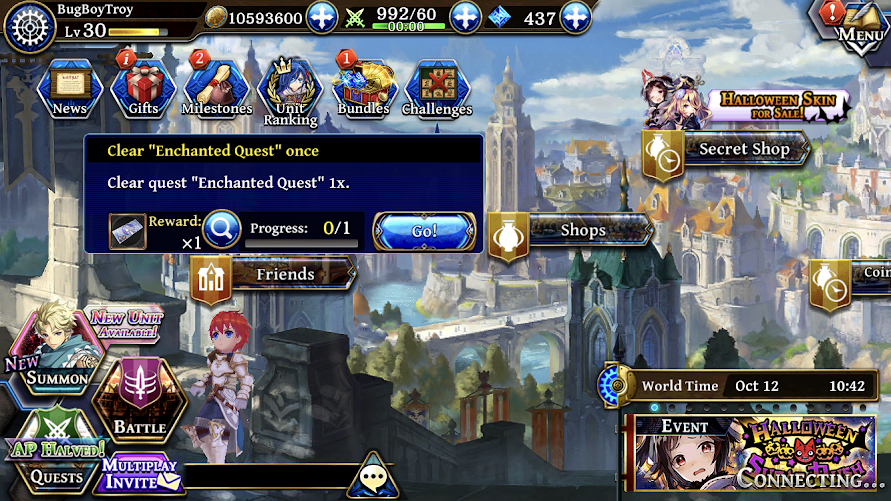Add more gold with plus button
Screen dimensions: 891x501
click(x=322, y=18)
